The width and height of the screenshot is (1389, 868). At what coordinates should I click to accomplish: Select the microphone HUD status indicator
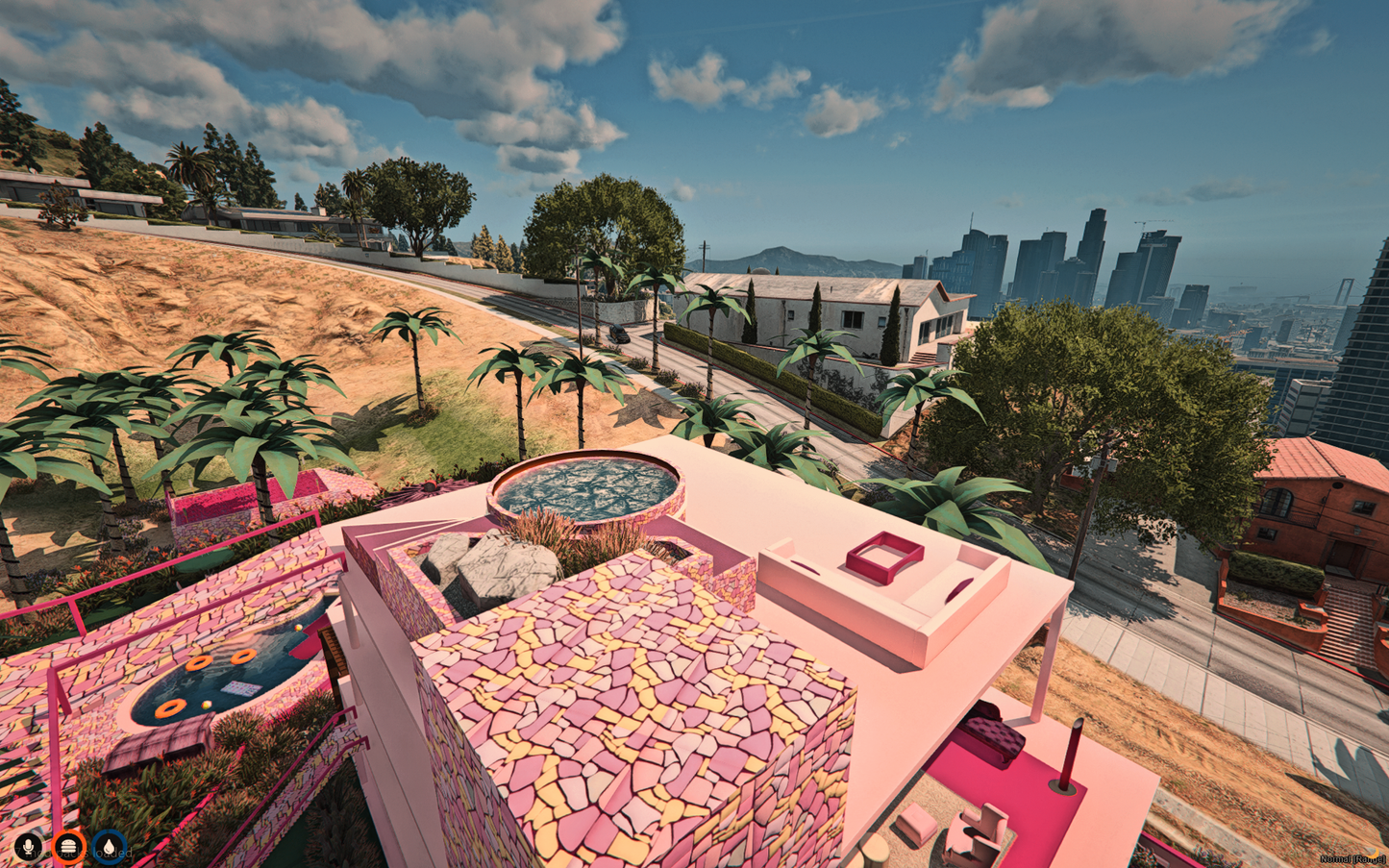tap(26, 847)
